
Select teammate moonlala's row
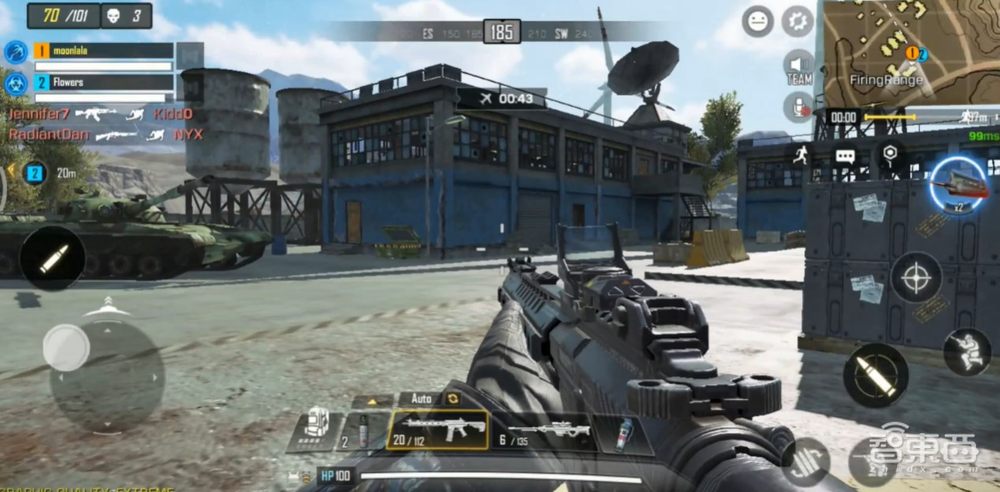point(102,51)
